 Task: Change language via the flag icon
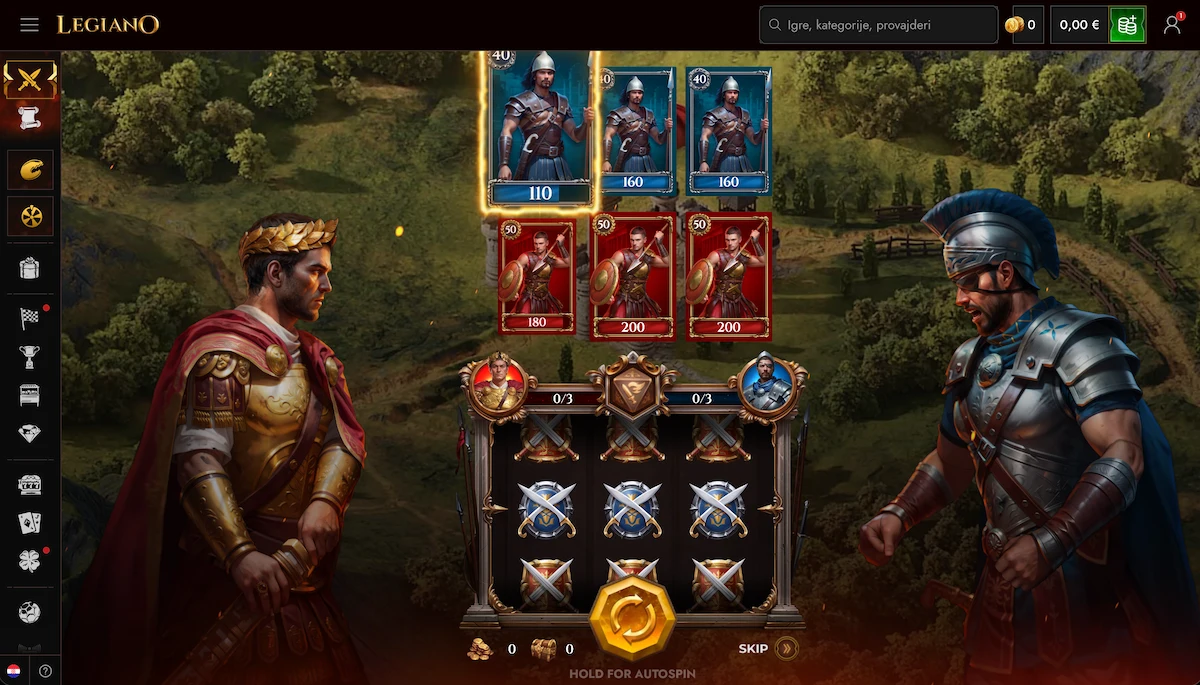click(x=14, y=671)
